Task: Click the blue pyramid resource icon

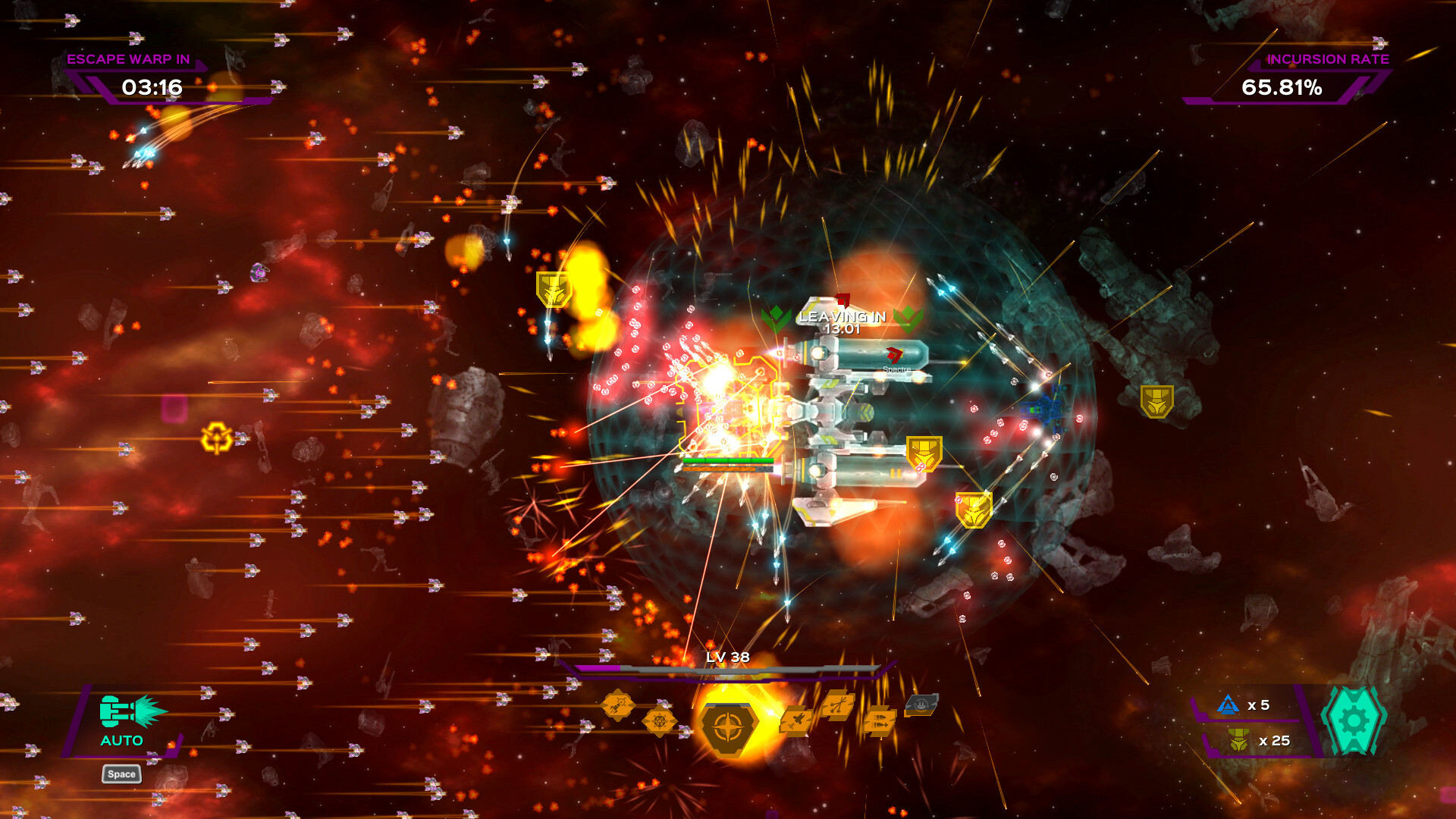Action: tap(1228, 705)
